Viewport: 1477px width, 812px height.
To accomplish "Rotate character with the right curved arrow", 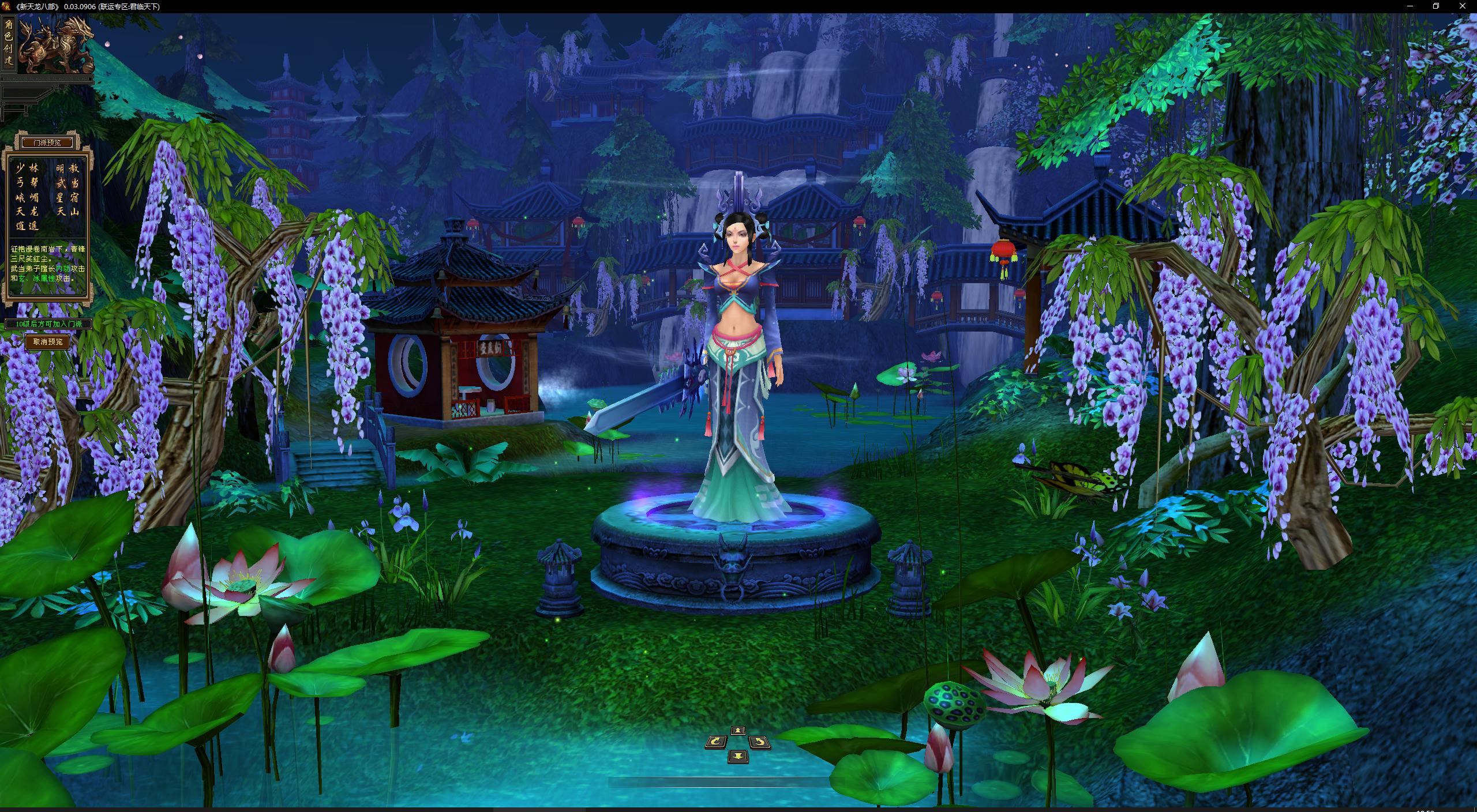I will pyautogui.click(x=759, y=742).
